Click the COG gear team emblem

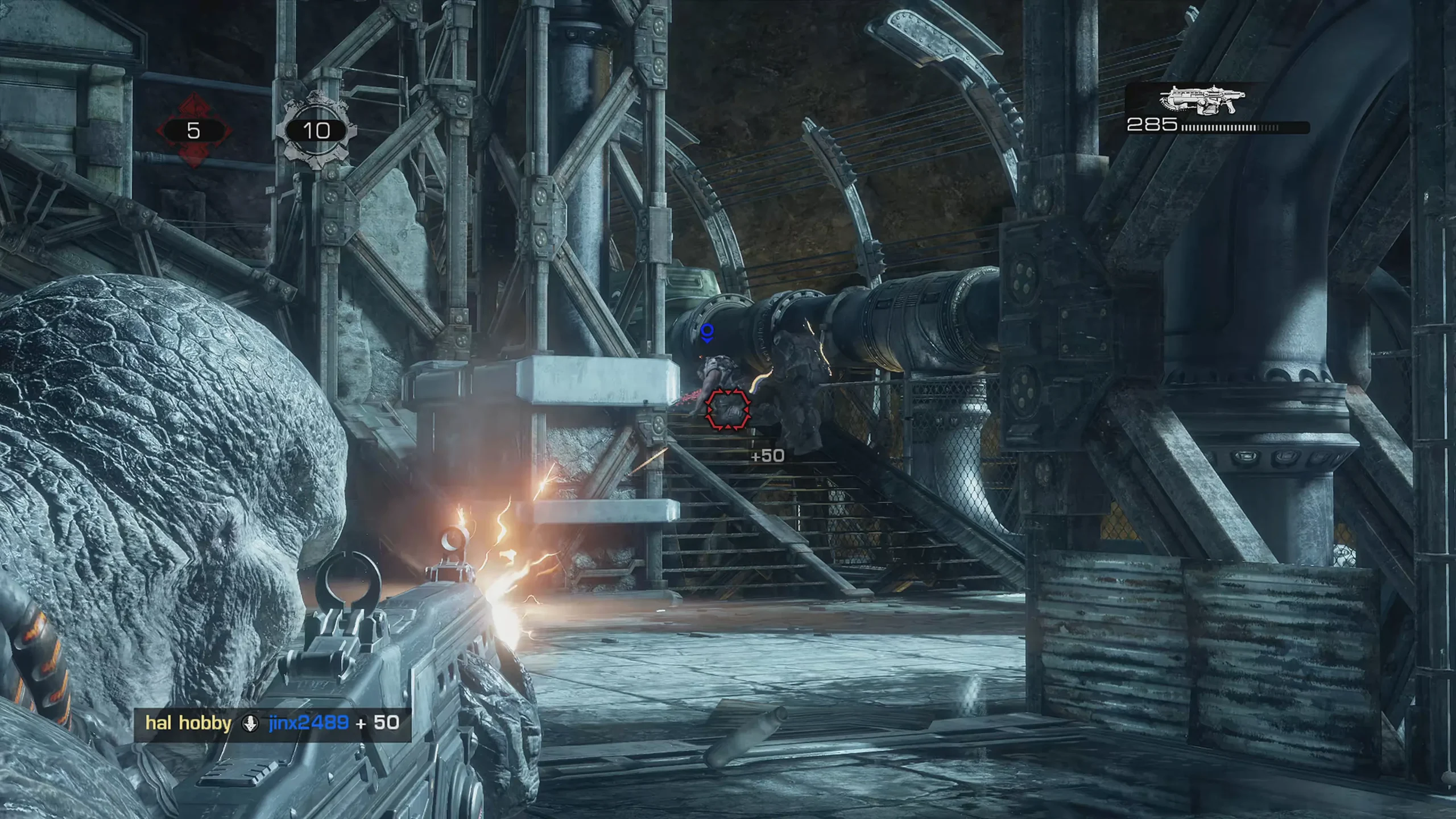(x=316, y=131)
